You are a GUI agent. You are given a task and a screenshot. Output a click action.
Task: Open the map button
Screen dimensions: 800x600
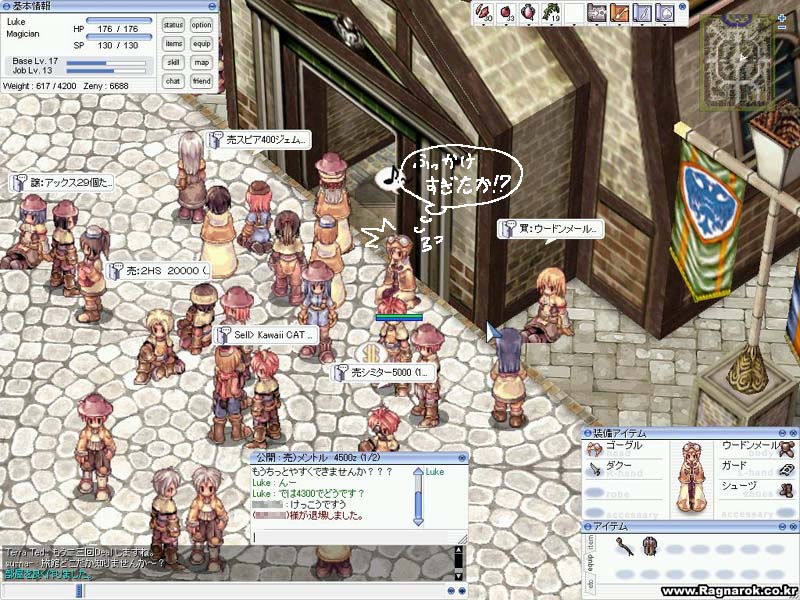pos(202,62)
